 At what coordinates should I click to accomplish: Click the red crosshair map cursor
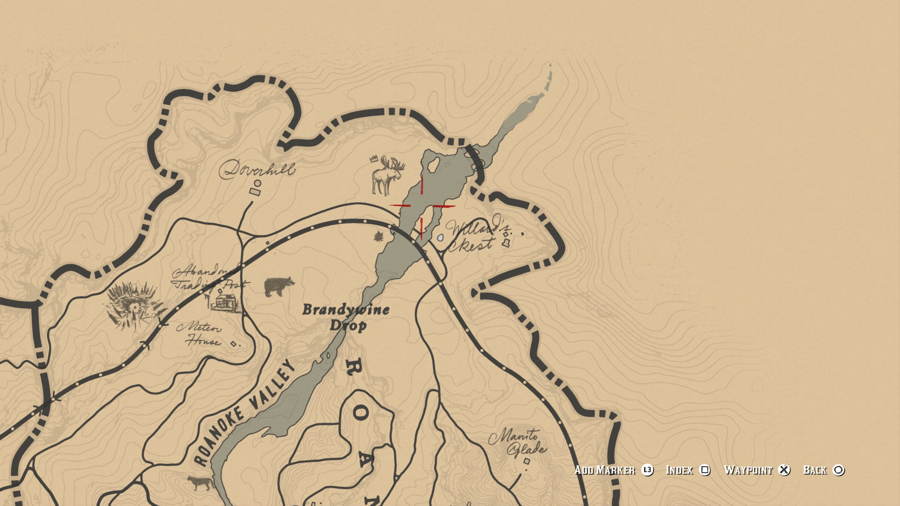[421, 206]
